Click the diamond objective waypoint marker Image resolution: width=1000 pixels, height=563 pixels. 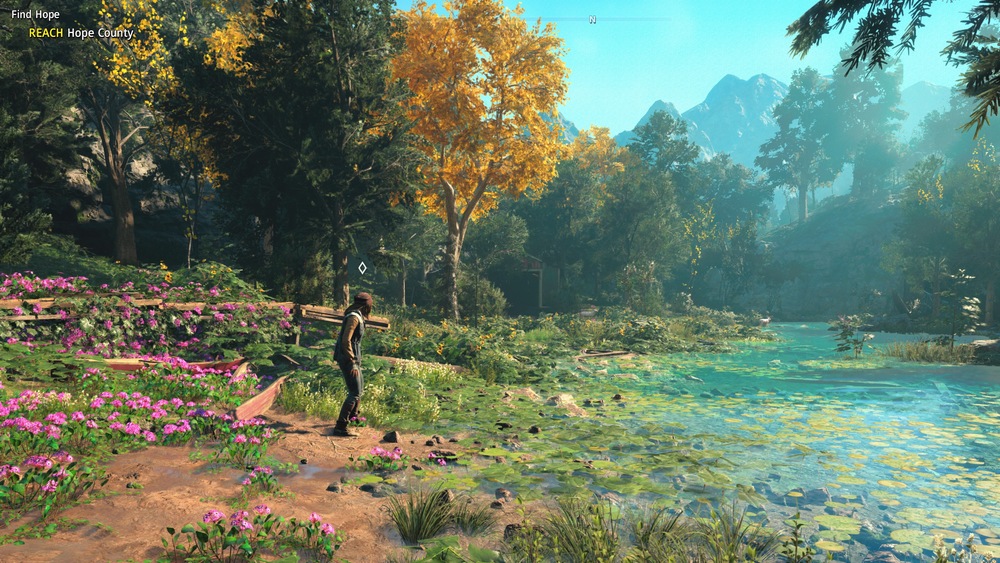362,267
